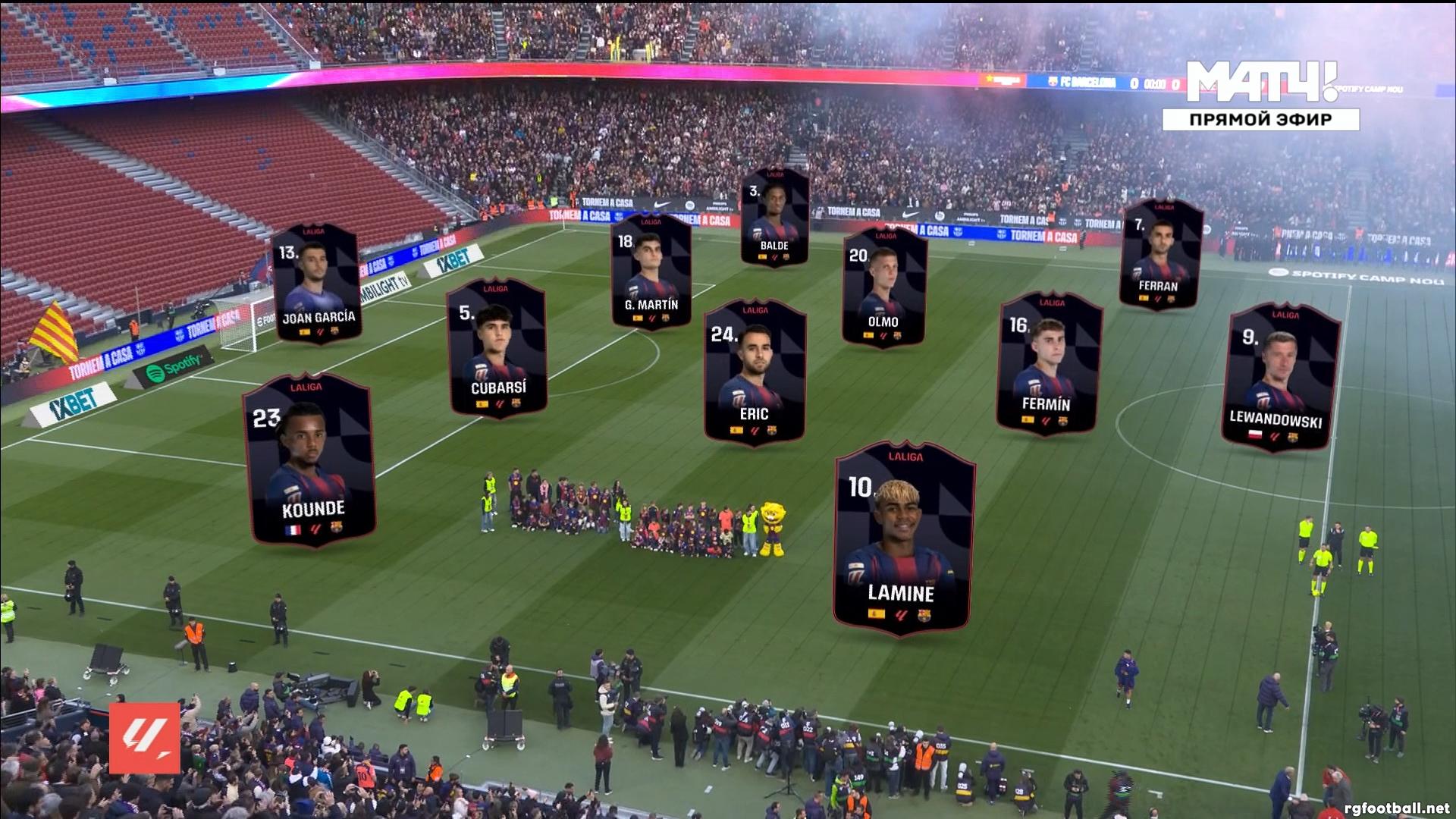Select the Kounde number 23 card
Viewport: 1456px width, 819px height.
(x=309, y=460)
